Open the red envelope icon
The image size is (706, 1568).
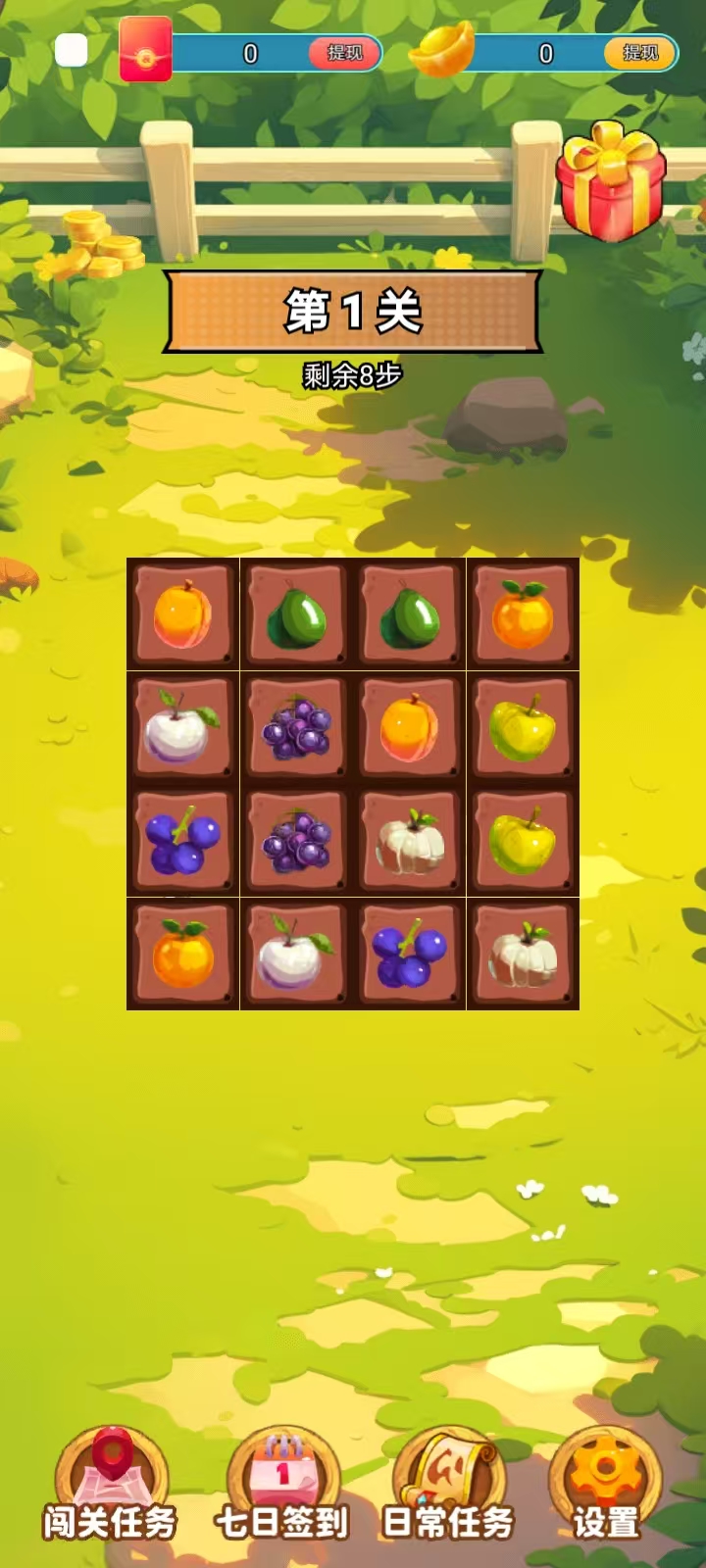[145, 50]
